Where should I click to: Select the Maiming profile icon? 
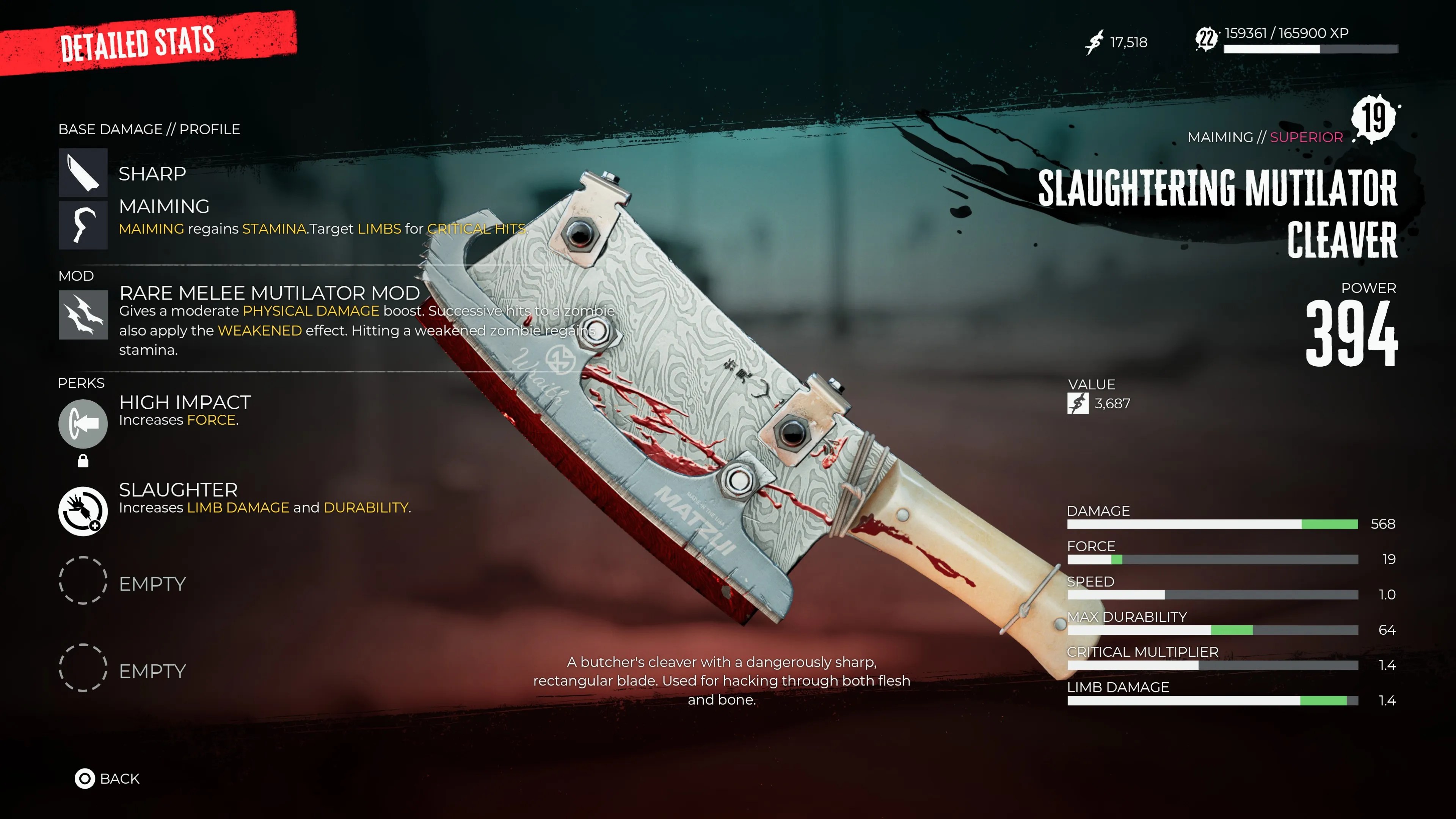[x=83, y=225]
